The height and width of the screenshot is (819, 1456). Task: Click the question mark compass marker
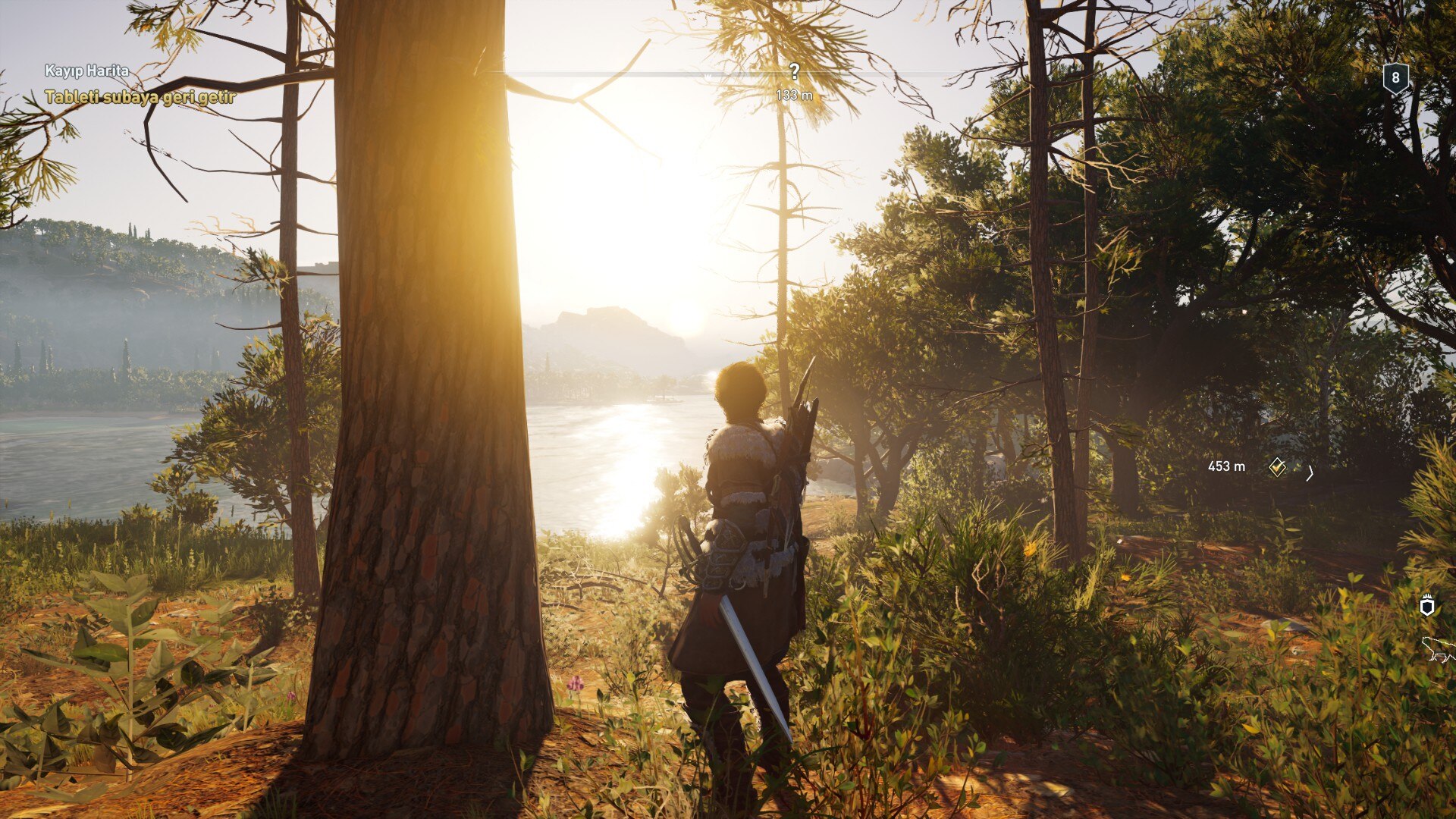tap(794, 72)
